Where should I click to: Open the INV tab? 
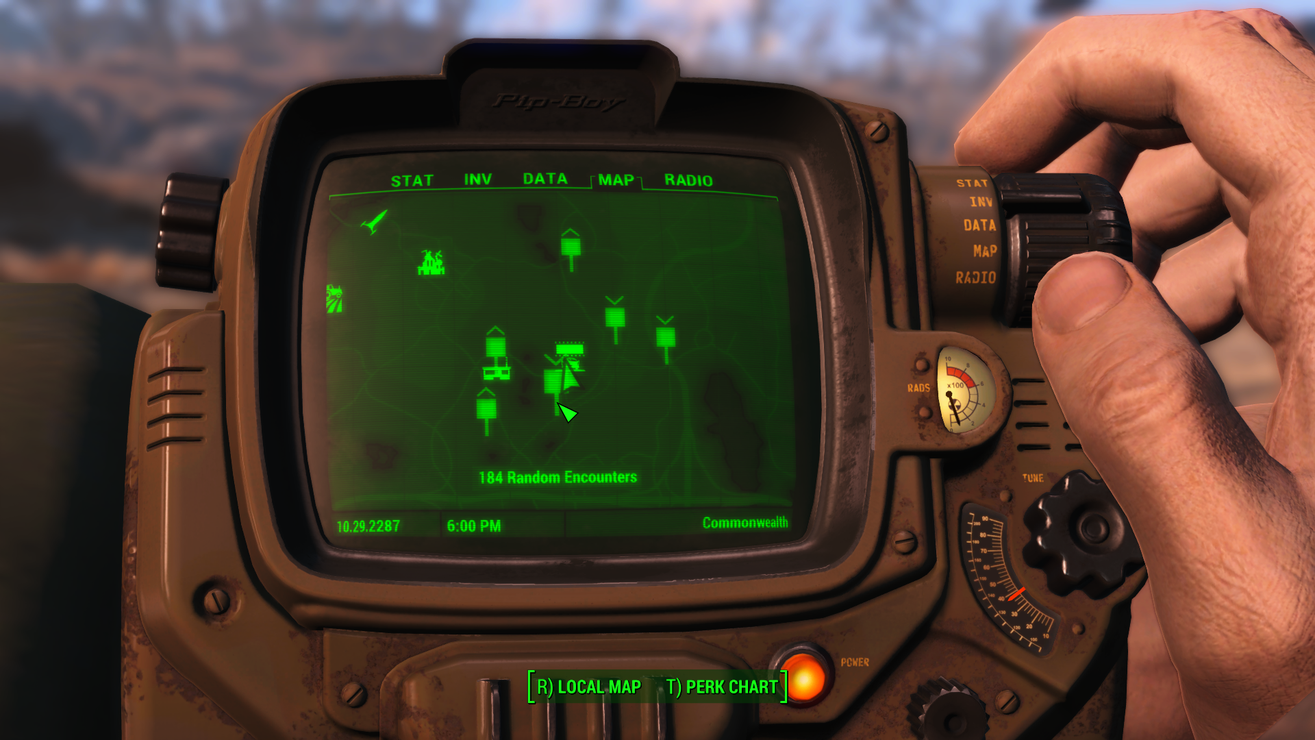(478, 180)
